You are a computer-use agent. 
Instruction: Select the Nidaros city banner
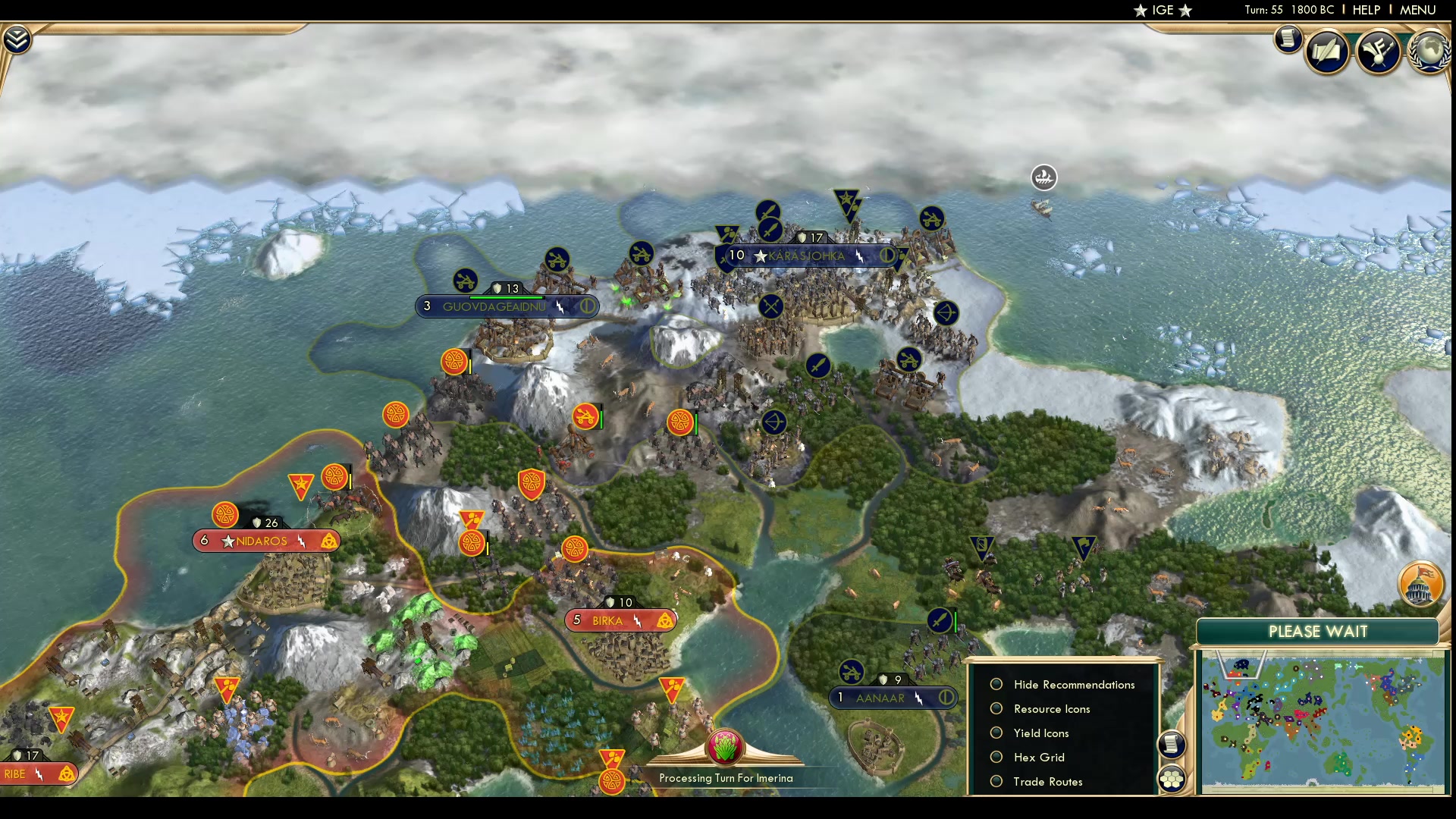coord(262,541)
